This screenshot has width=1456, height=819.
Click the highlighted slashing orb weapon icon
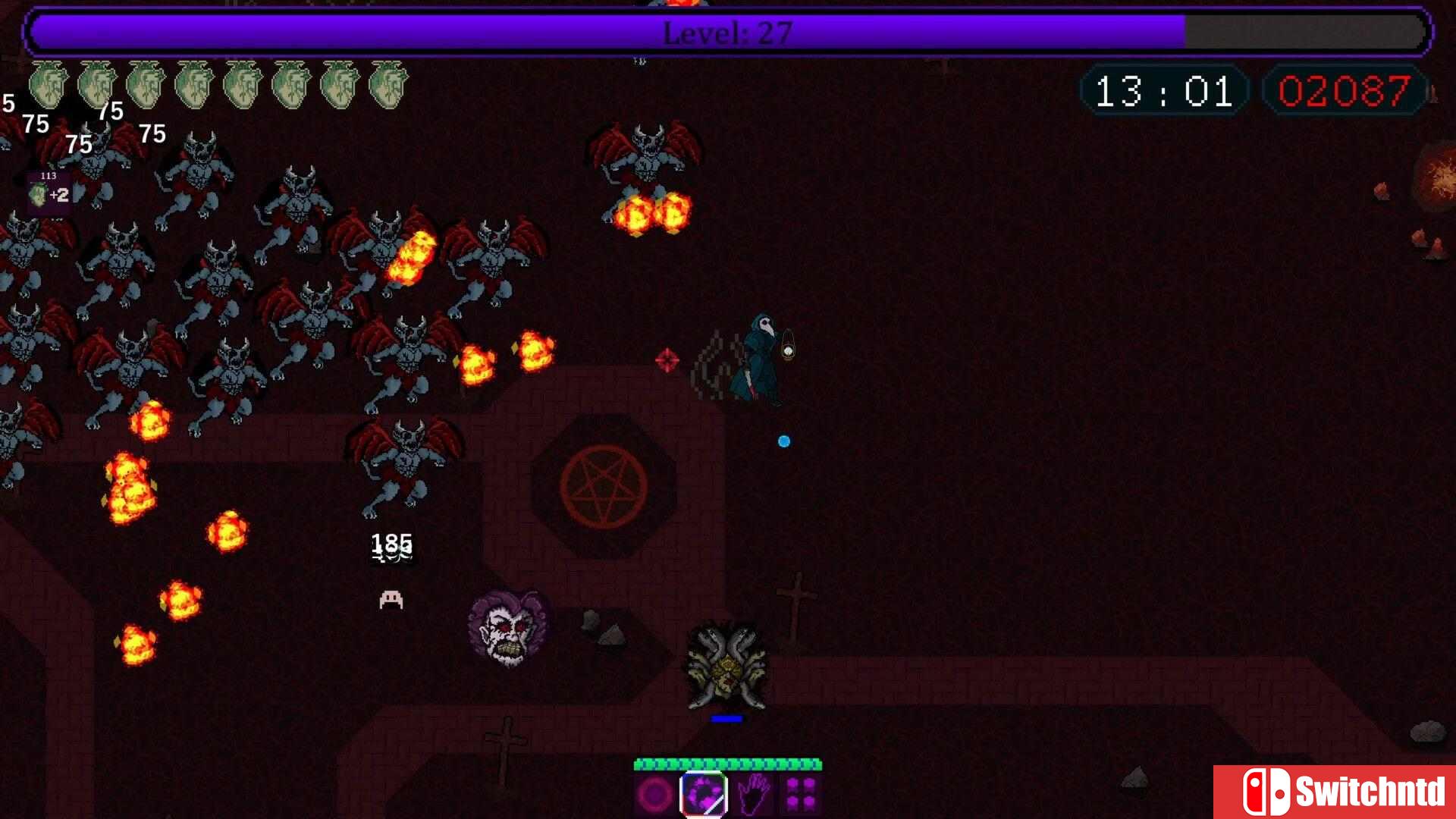pos(703,792)
